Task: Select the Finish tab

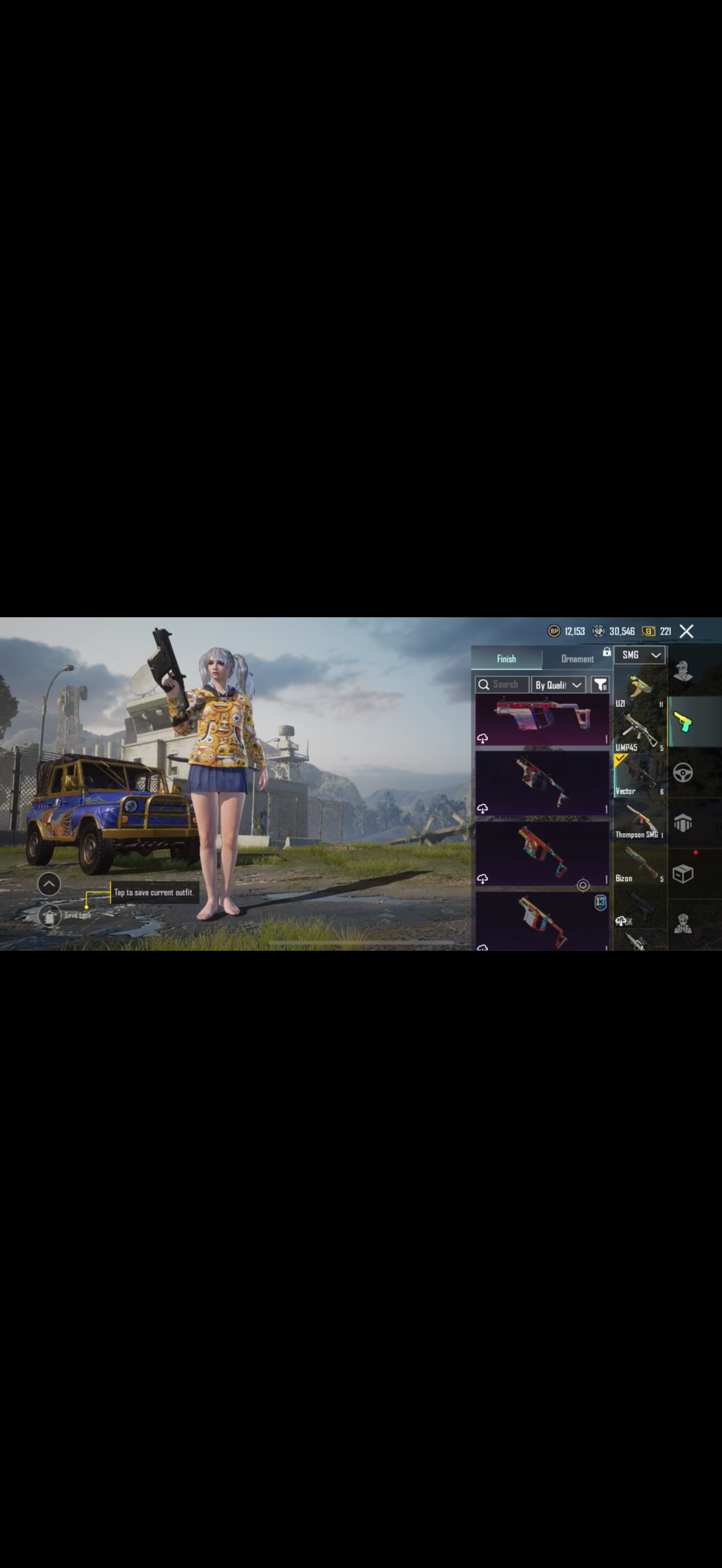Action: click(x=506, y=659)
